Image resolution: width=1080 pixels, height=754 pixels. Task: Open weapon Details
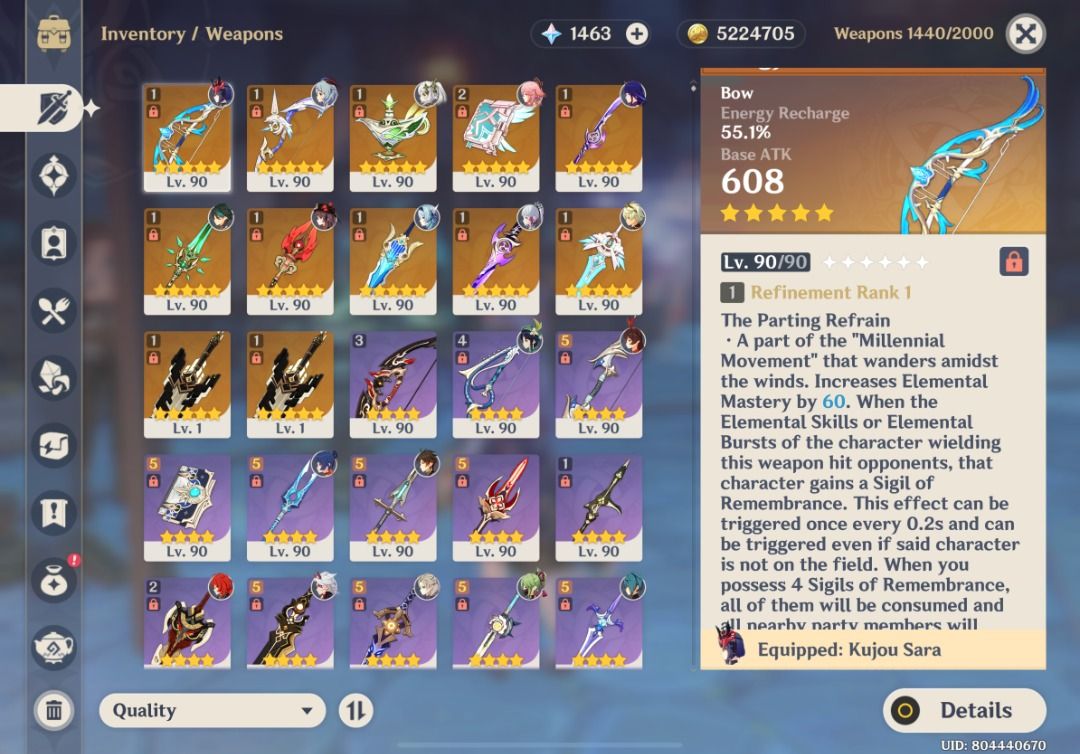tap(964, 711)
